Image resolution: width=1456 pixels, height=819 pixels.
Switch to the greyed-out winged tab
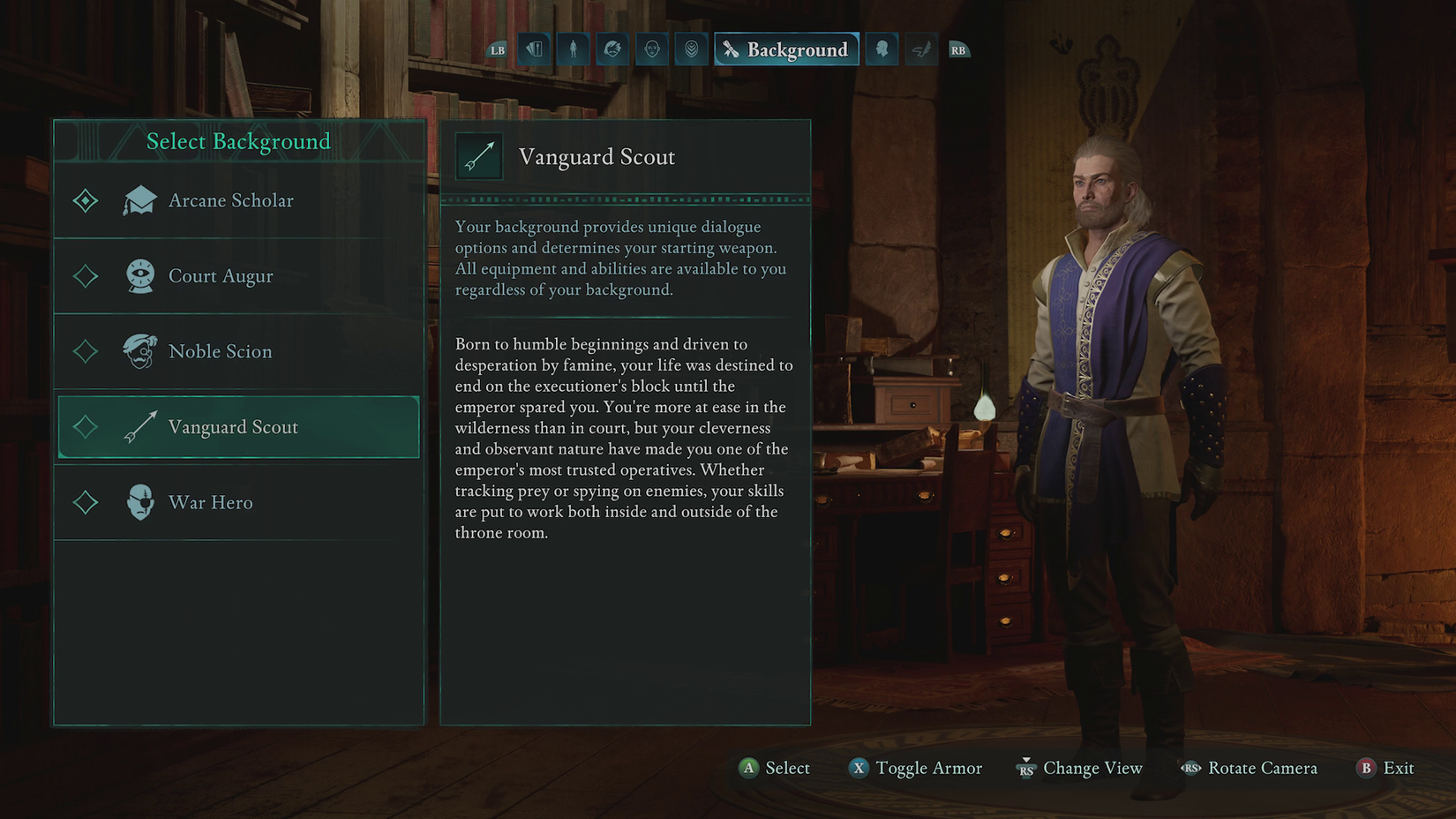click(x=921, y=49)
